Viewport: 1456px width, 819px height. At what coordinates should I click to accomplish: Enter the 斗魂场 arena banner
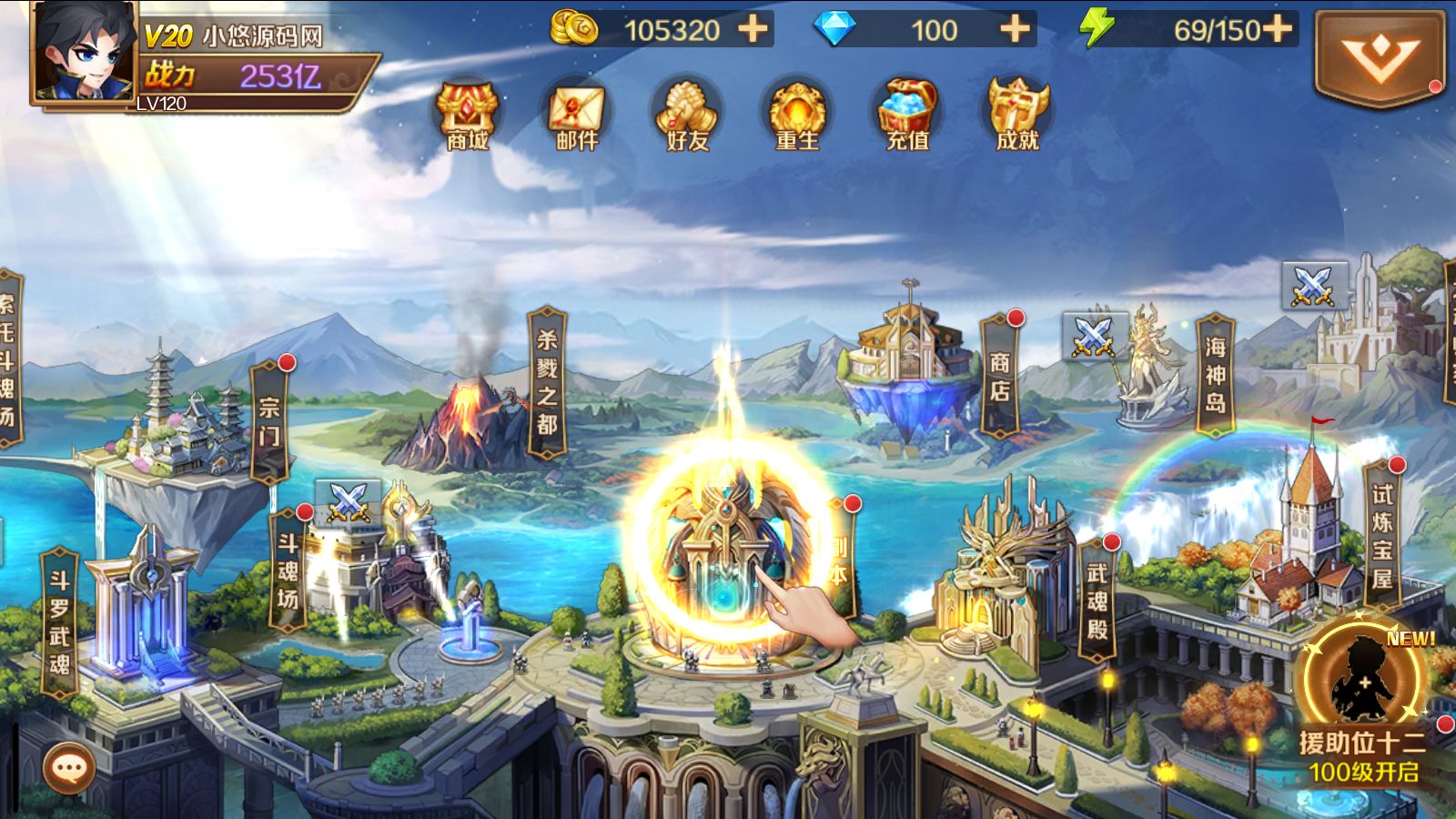click(x=288, y=570)
